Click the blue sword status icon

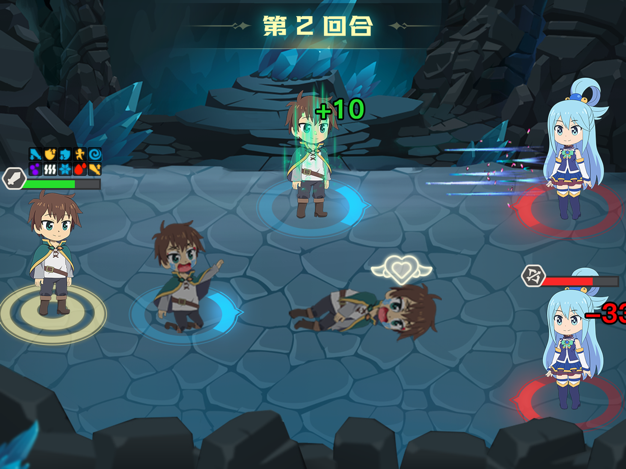[35, 155]
